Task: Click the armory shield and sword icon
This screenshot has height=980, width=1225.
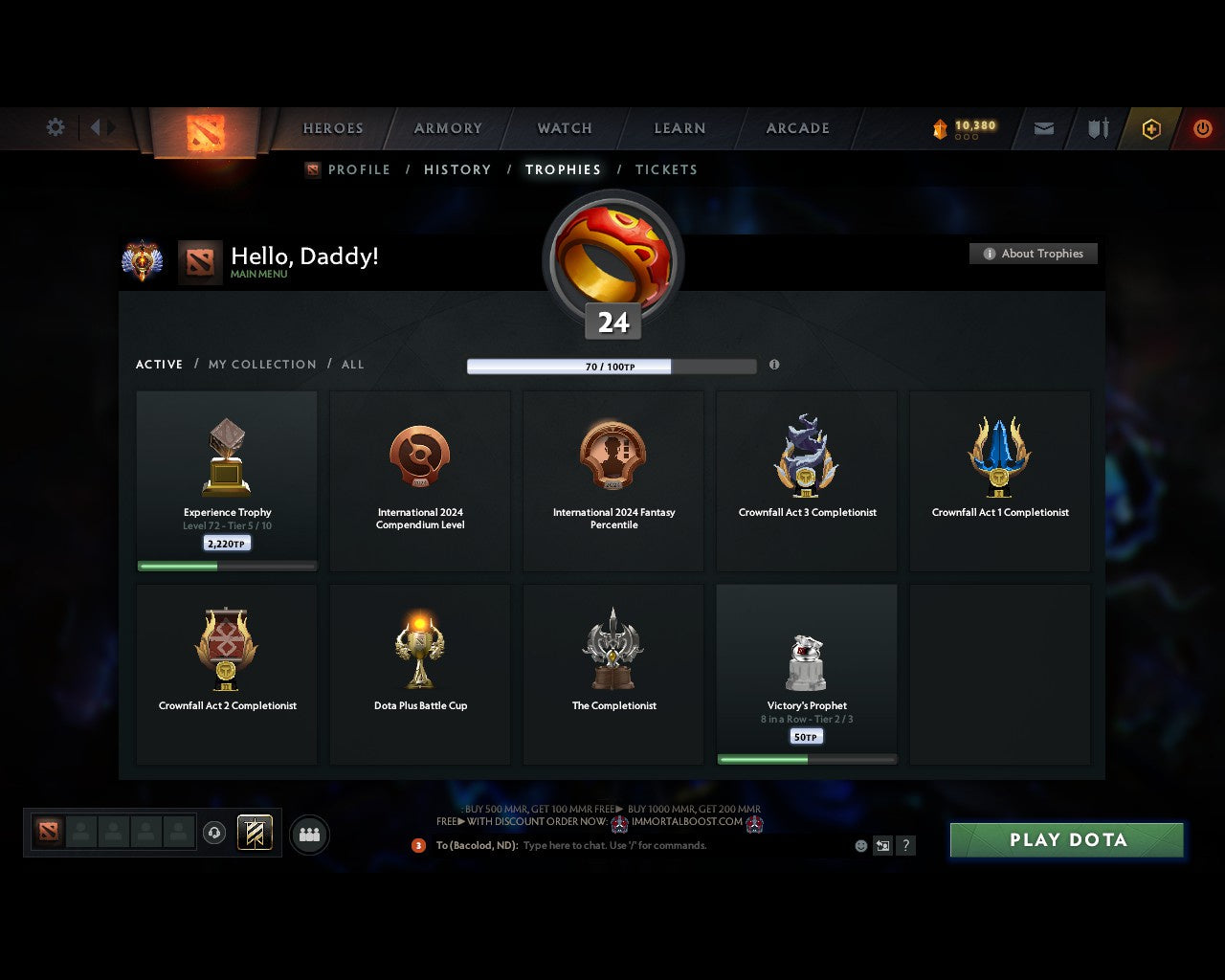Action: [1097, 128]
